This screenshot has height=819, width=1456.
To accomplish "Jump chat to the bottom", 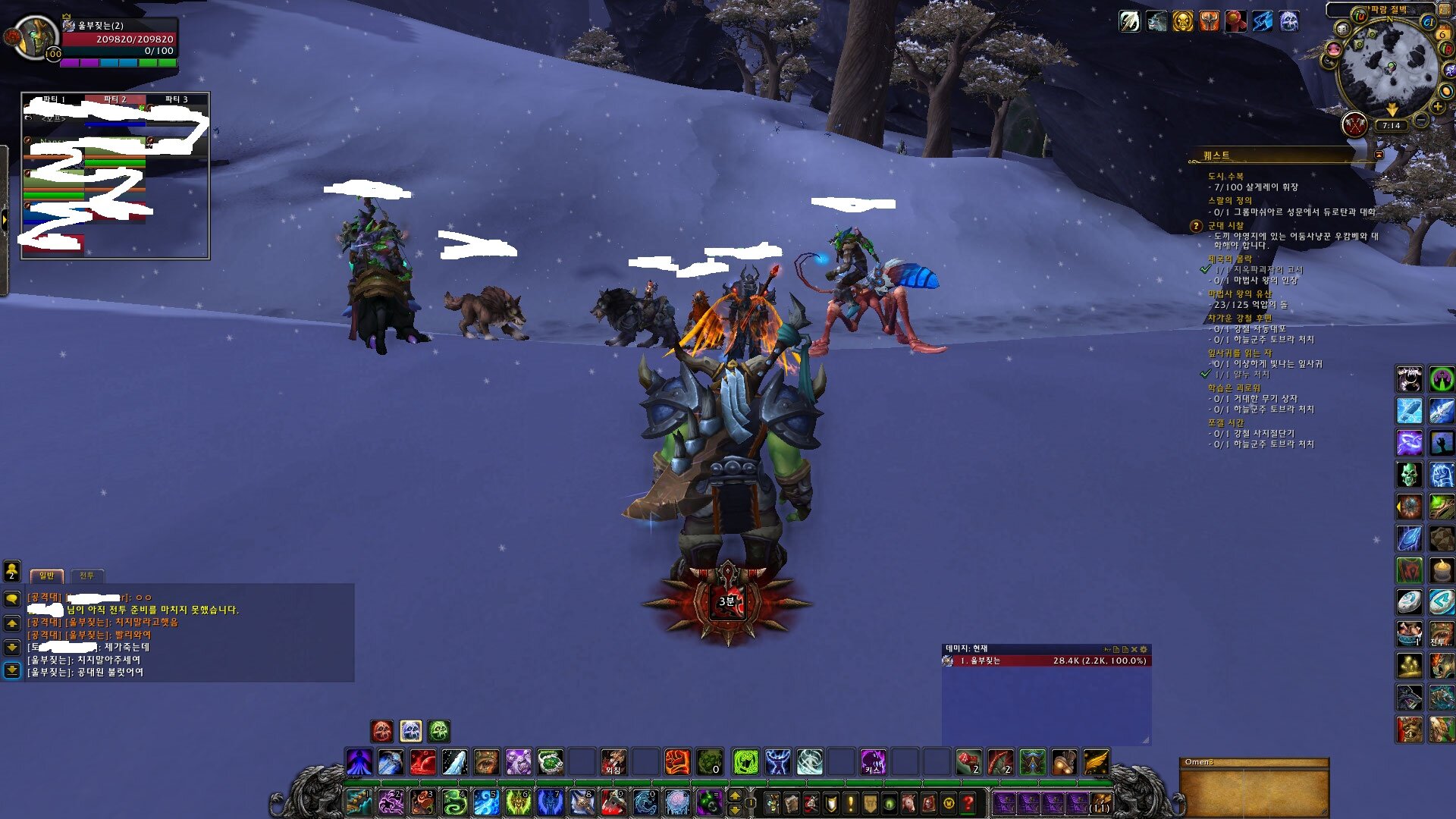I will pos(12,670).
